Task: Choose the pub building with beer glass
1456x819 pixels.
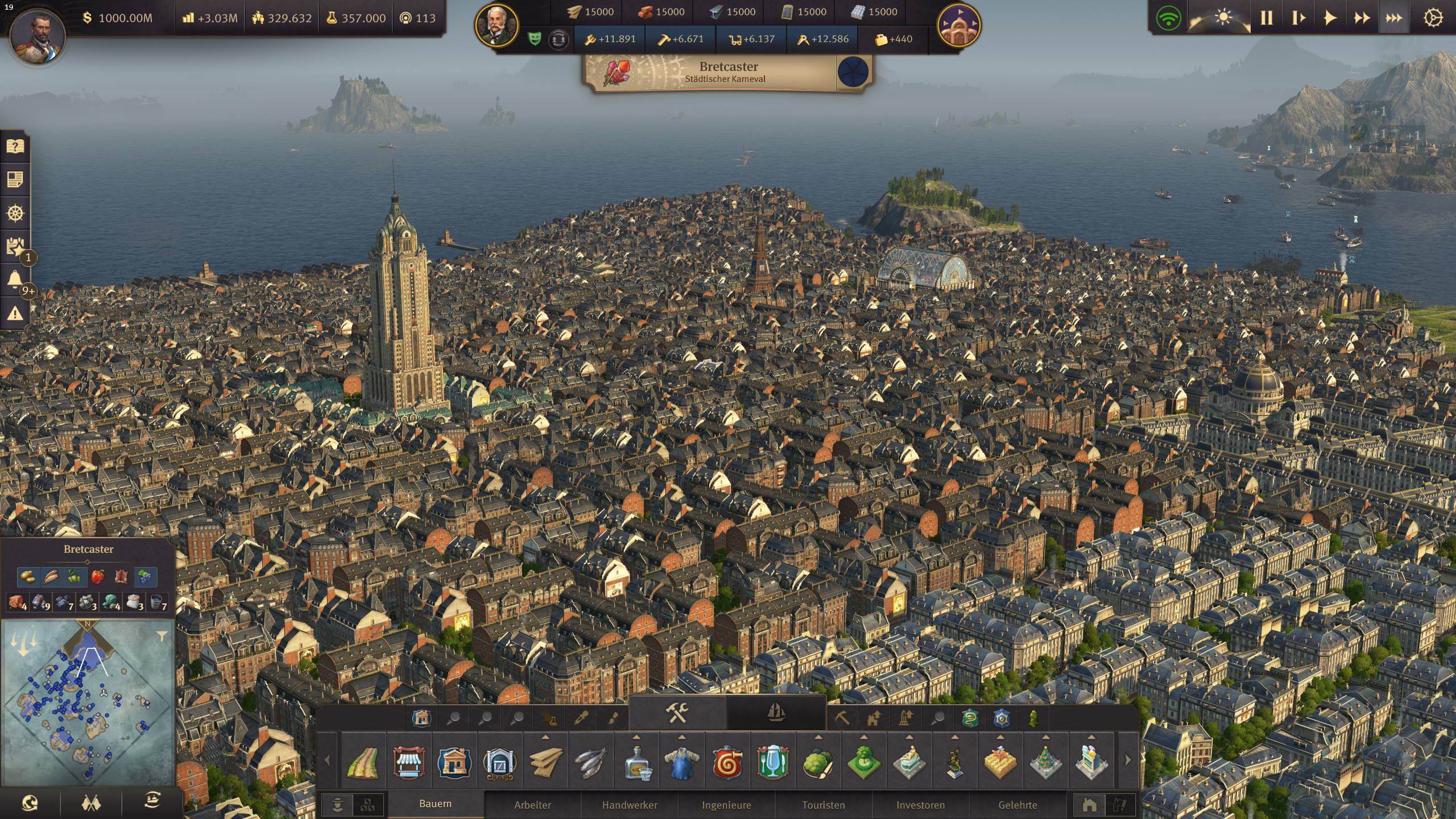Action: 772,761
